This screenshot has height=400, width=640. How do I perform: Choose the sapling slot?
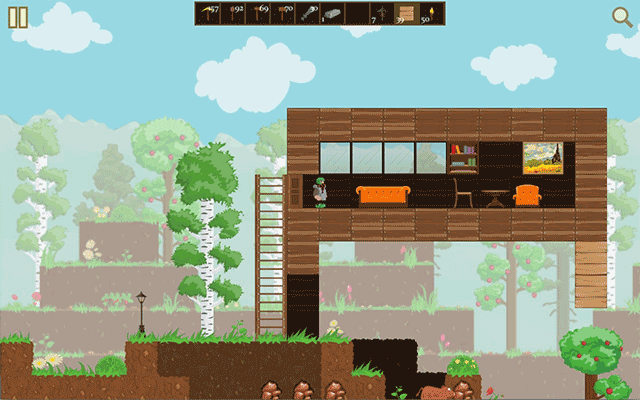pos(382,13)
